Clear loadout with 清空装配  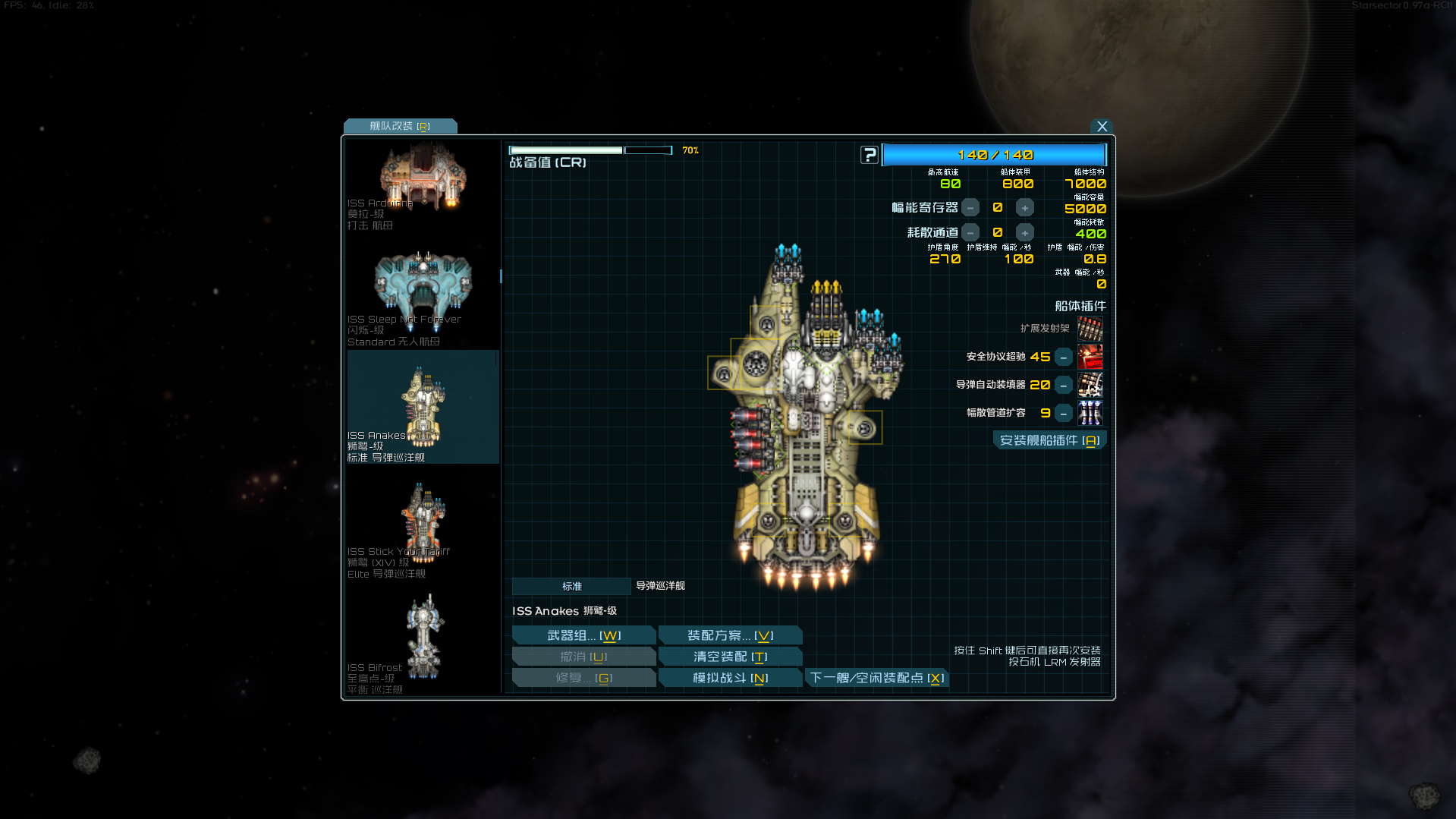pos(730,657)
